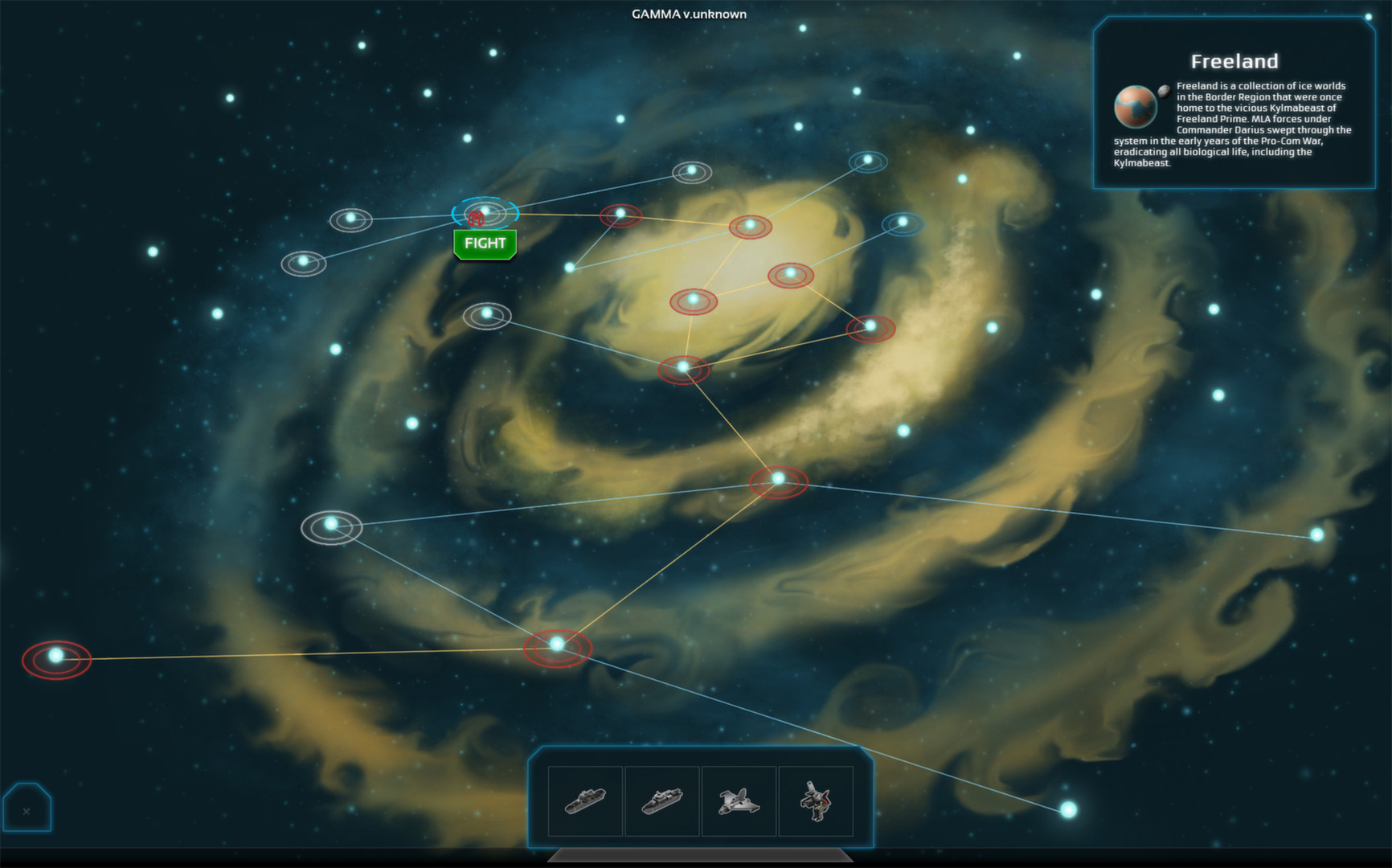The height and width of the screenshot is (868, 1392).
Task: Click the GAMMA v.unknown title text
Action: pos(690,14)
